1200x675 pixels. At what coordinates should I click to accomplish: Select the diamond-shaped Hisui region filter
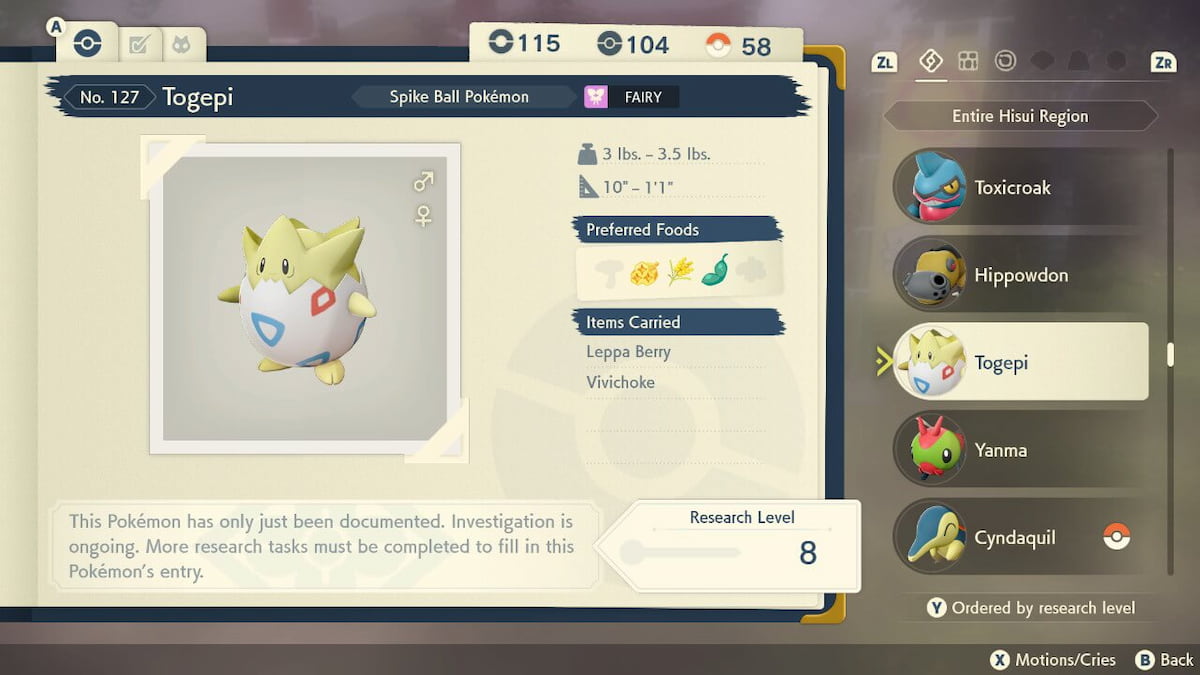(930, 62)
